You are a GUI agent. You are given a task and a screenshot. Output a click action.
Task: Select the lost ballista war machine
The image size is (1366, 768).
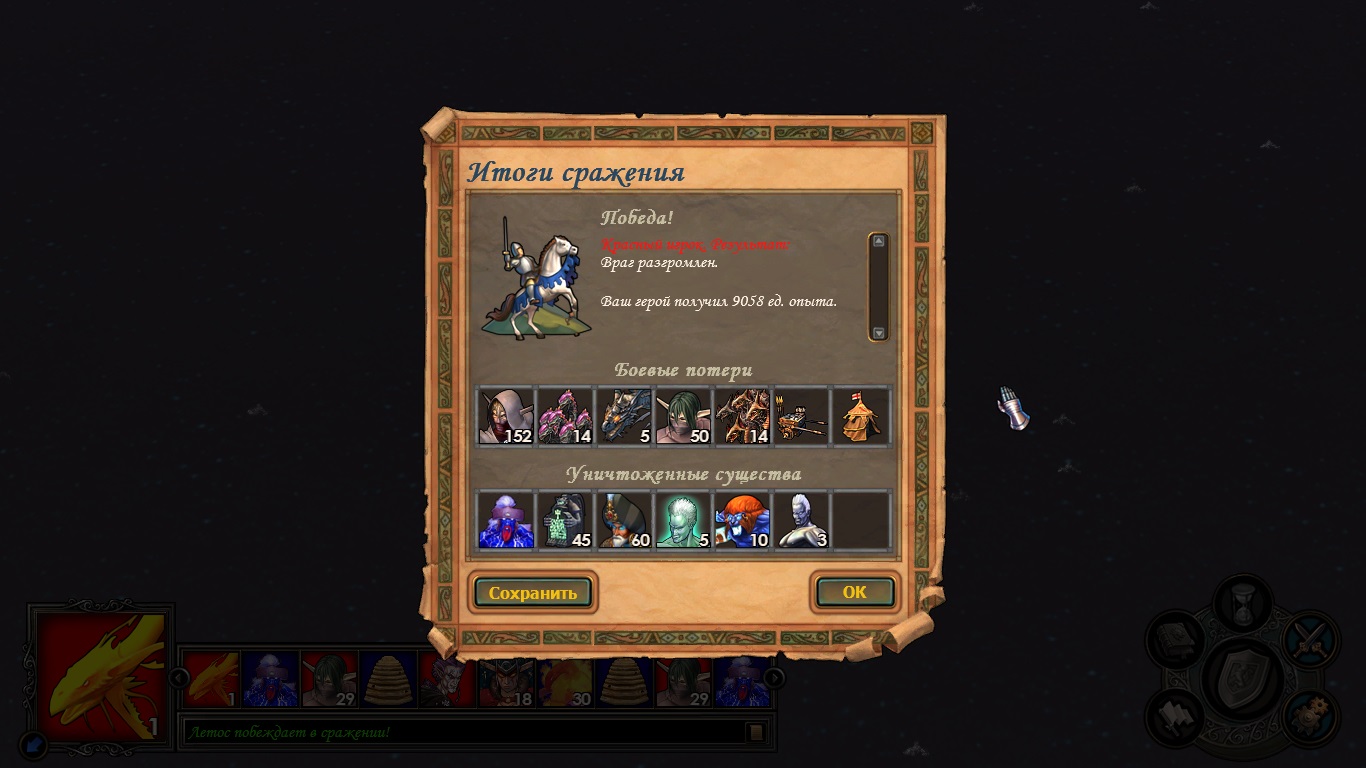coord(801,416)
